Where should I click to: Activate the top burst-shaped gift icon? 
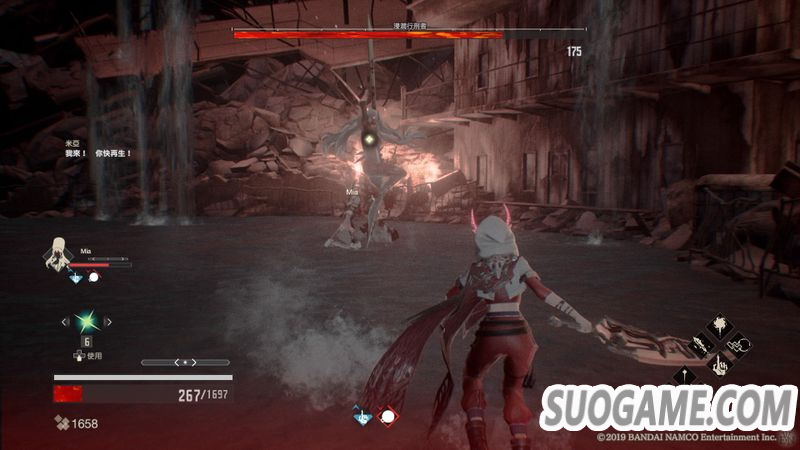pyautogui.click(x=721, y=326)
